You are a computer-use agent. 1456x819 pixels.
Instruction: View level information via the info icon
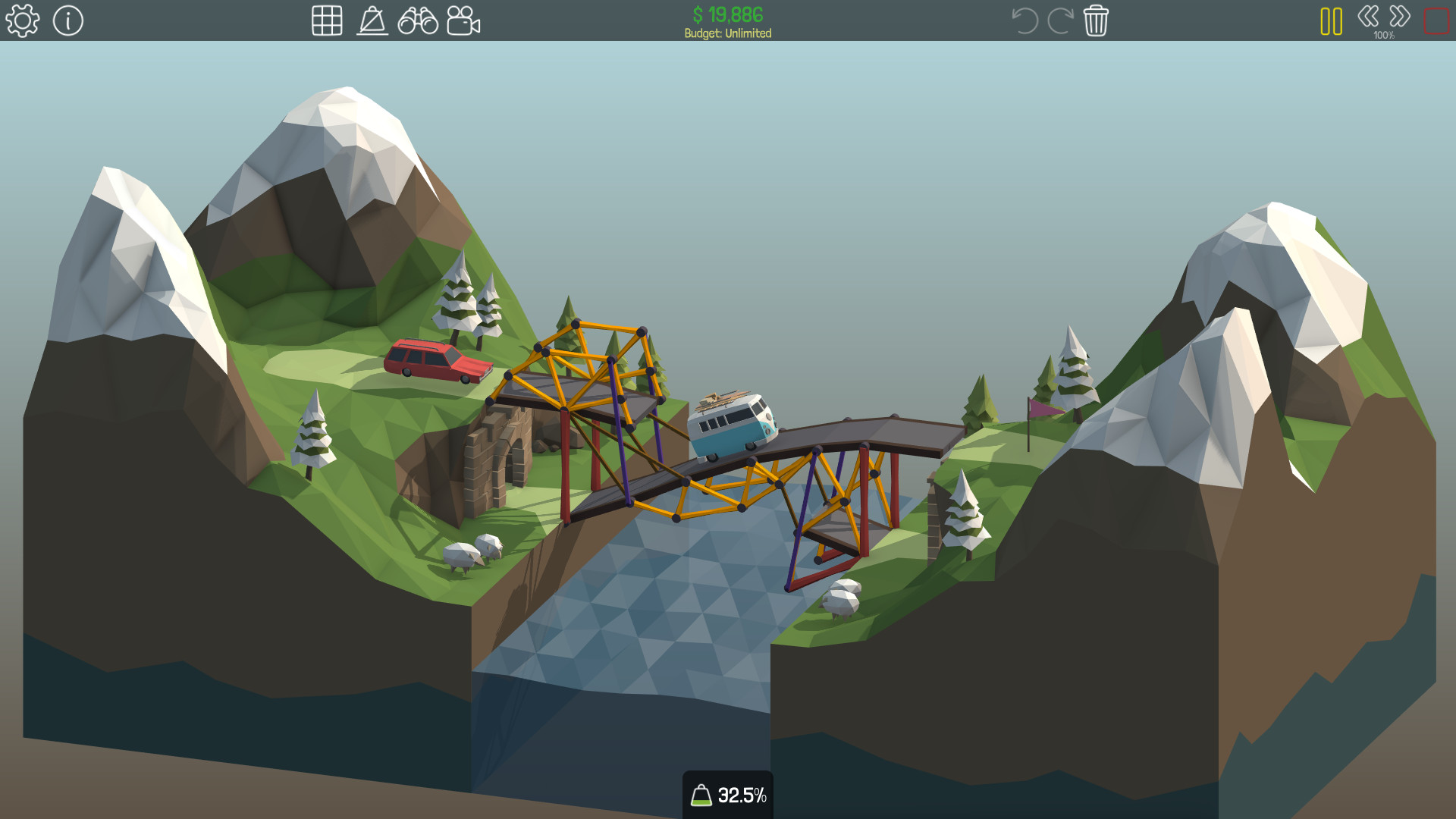coord(68,20)
